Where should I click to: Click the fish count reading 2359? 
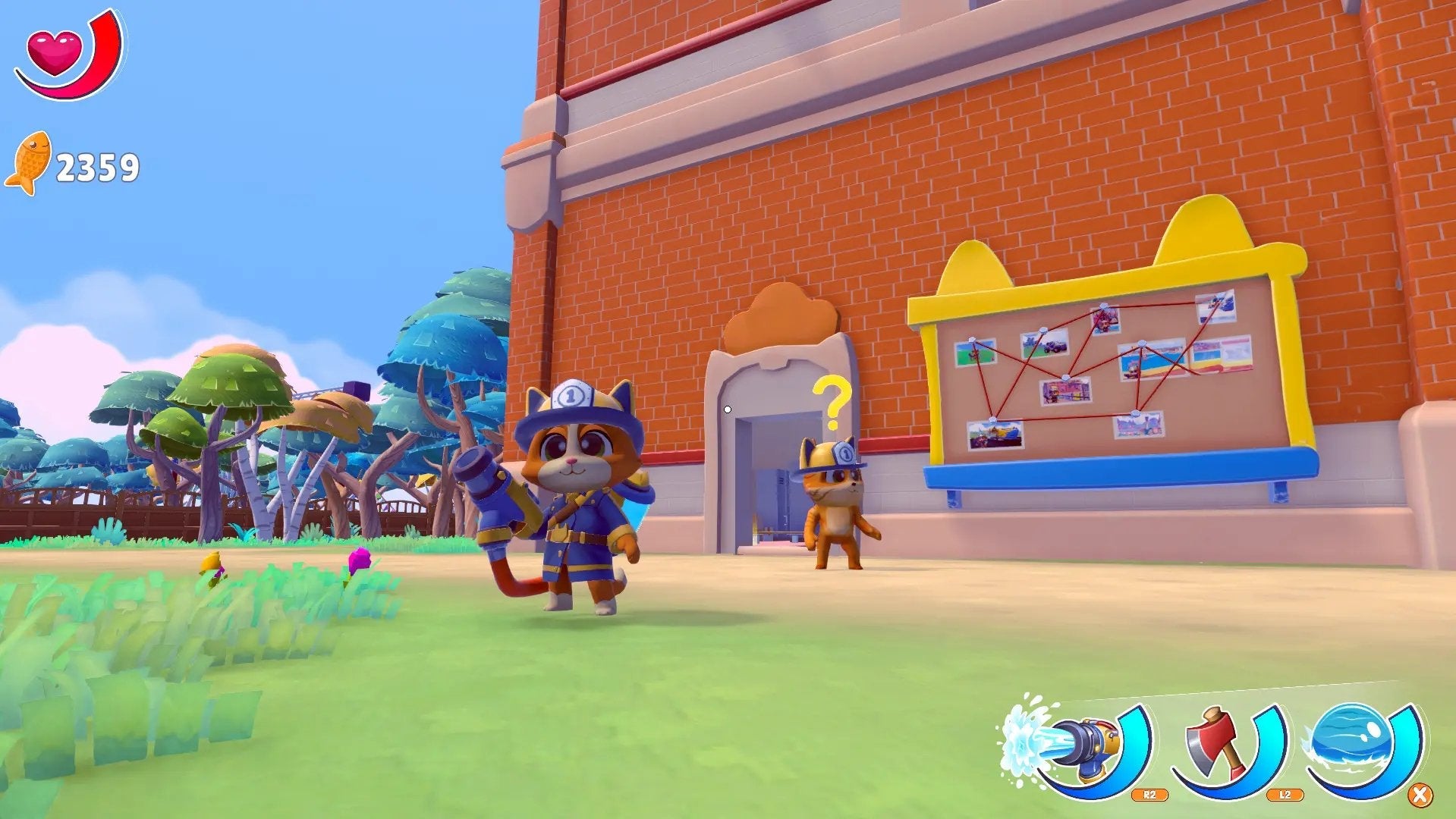pyautogui.click(x=97, y=162)
